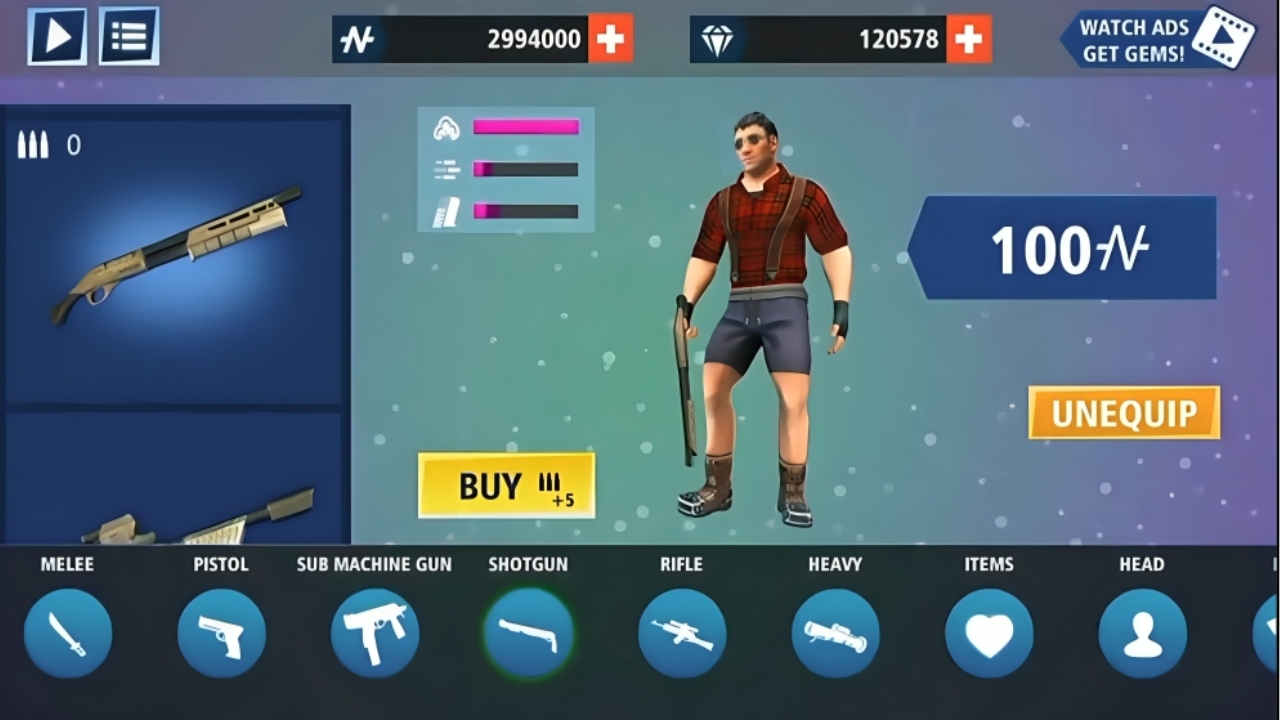
Task: Open the list menu button
Action: (x=128, y=36)
